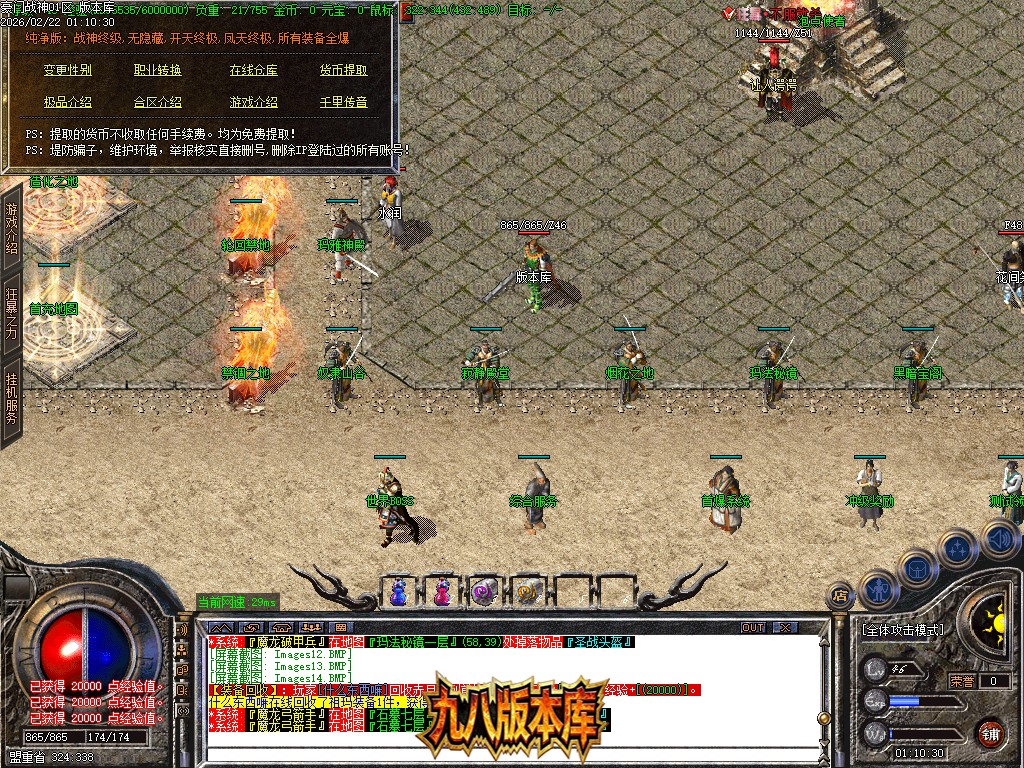Use the blue potion in the belt
This screenshot has width=1024, height=768.
click(399, 592)
